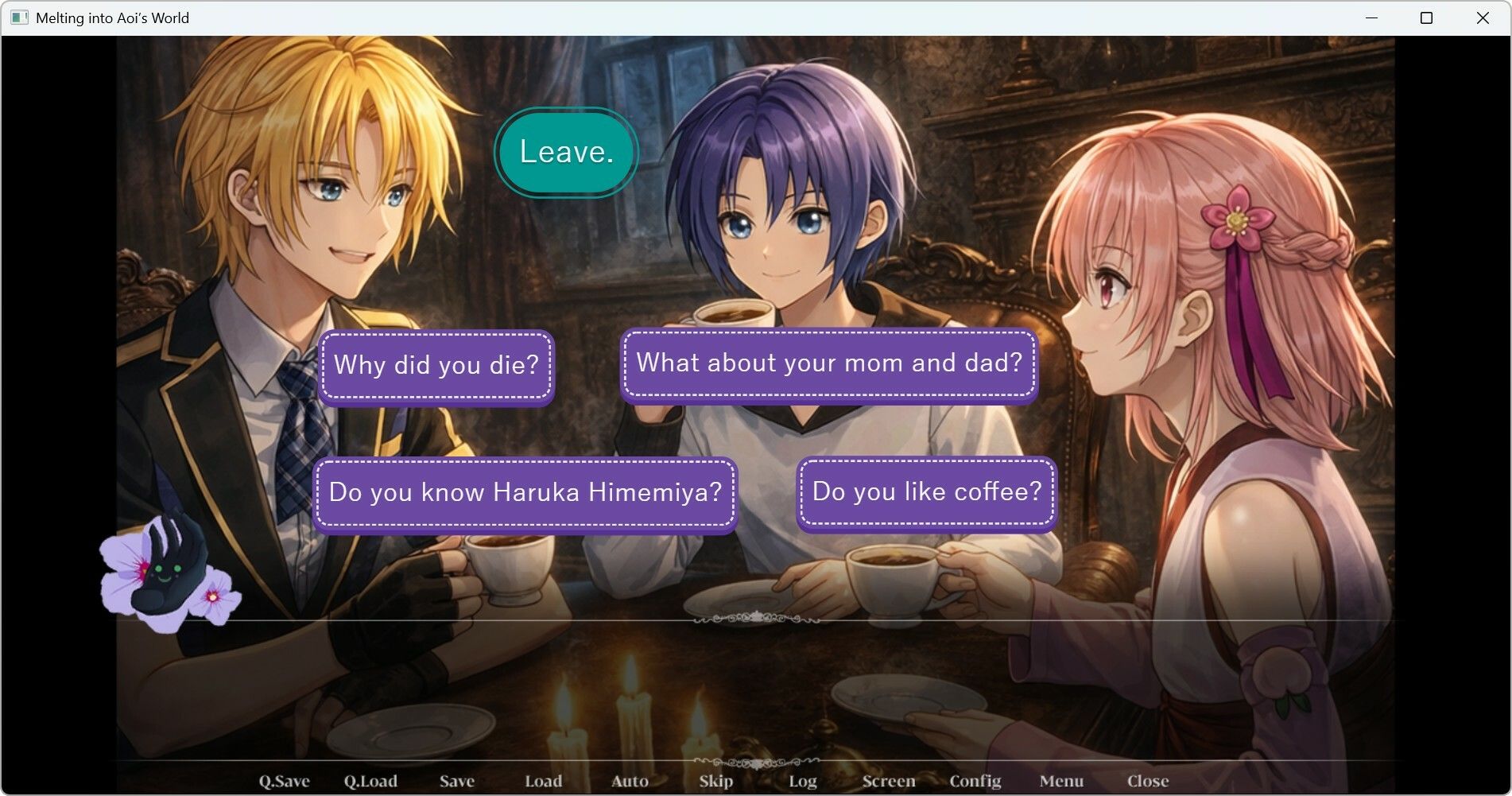
Task: Close the window with the X button
Action: (1483, 17)
